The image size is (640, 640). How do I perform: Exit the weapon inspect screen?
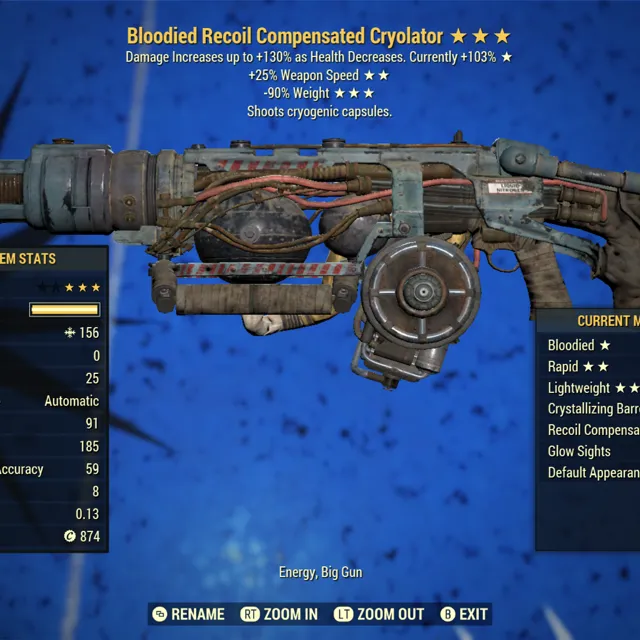tap(464, 614)
